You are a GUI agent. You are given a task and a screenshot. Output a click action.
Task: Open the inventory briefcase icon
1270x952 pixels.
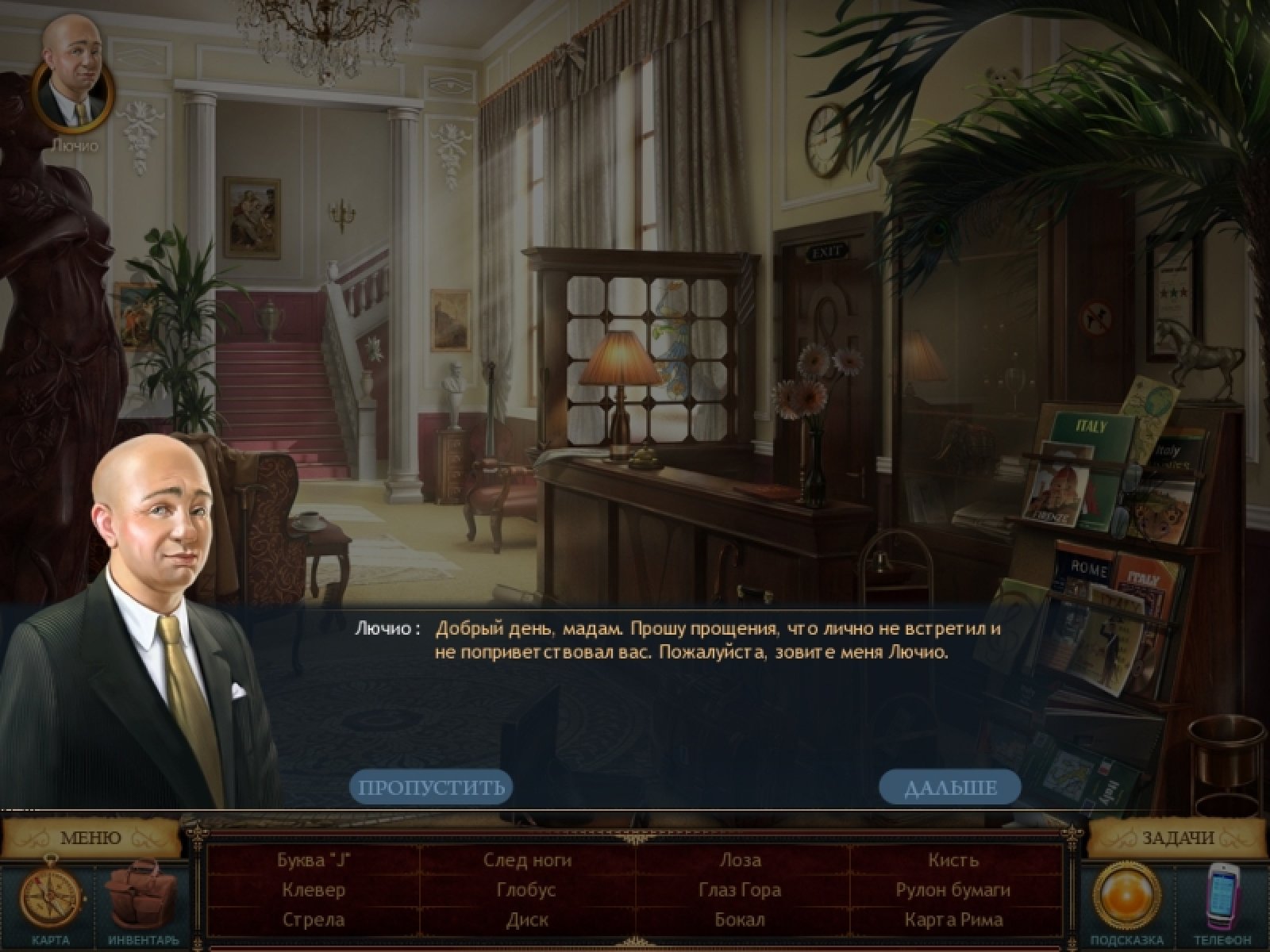click(143, 895)
